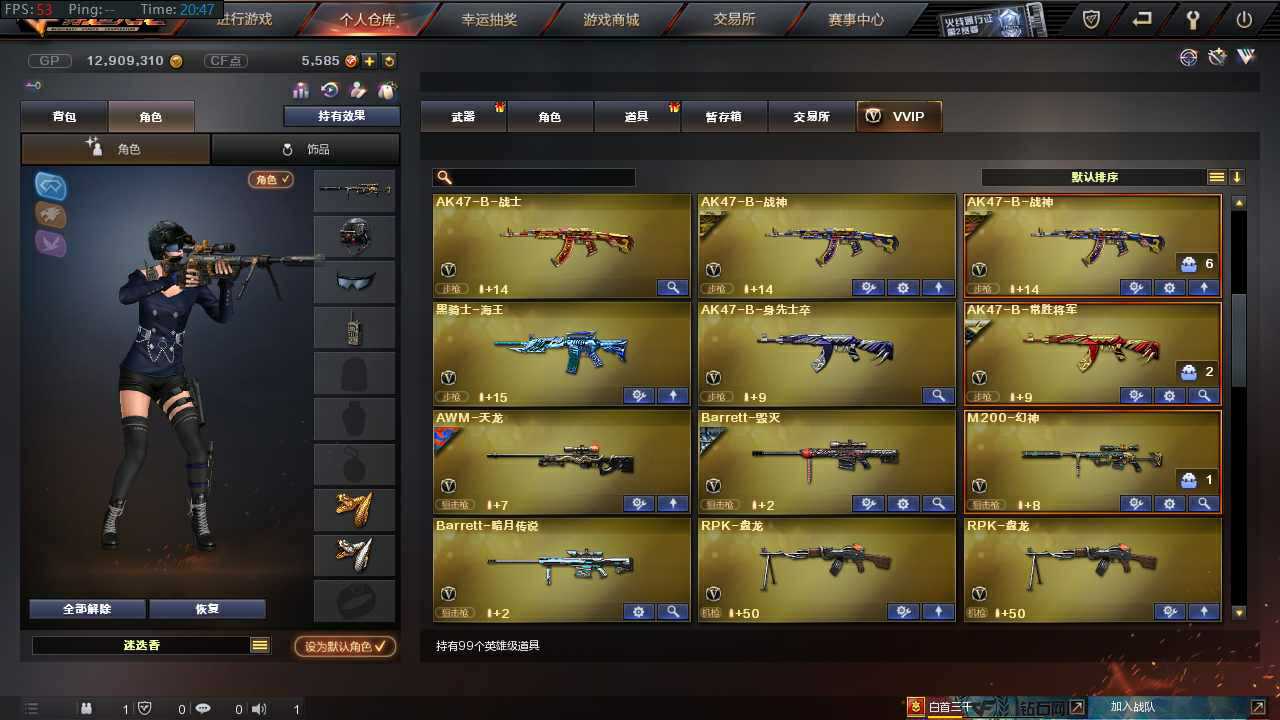The width and height of the screenshot is (1280, 720).
Task: Click the upload arrow icon on RPK-盘龙 card
Action: (1204, 611)
